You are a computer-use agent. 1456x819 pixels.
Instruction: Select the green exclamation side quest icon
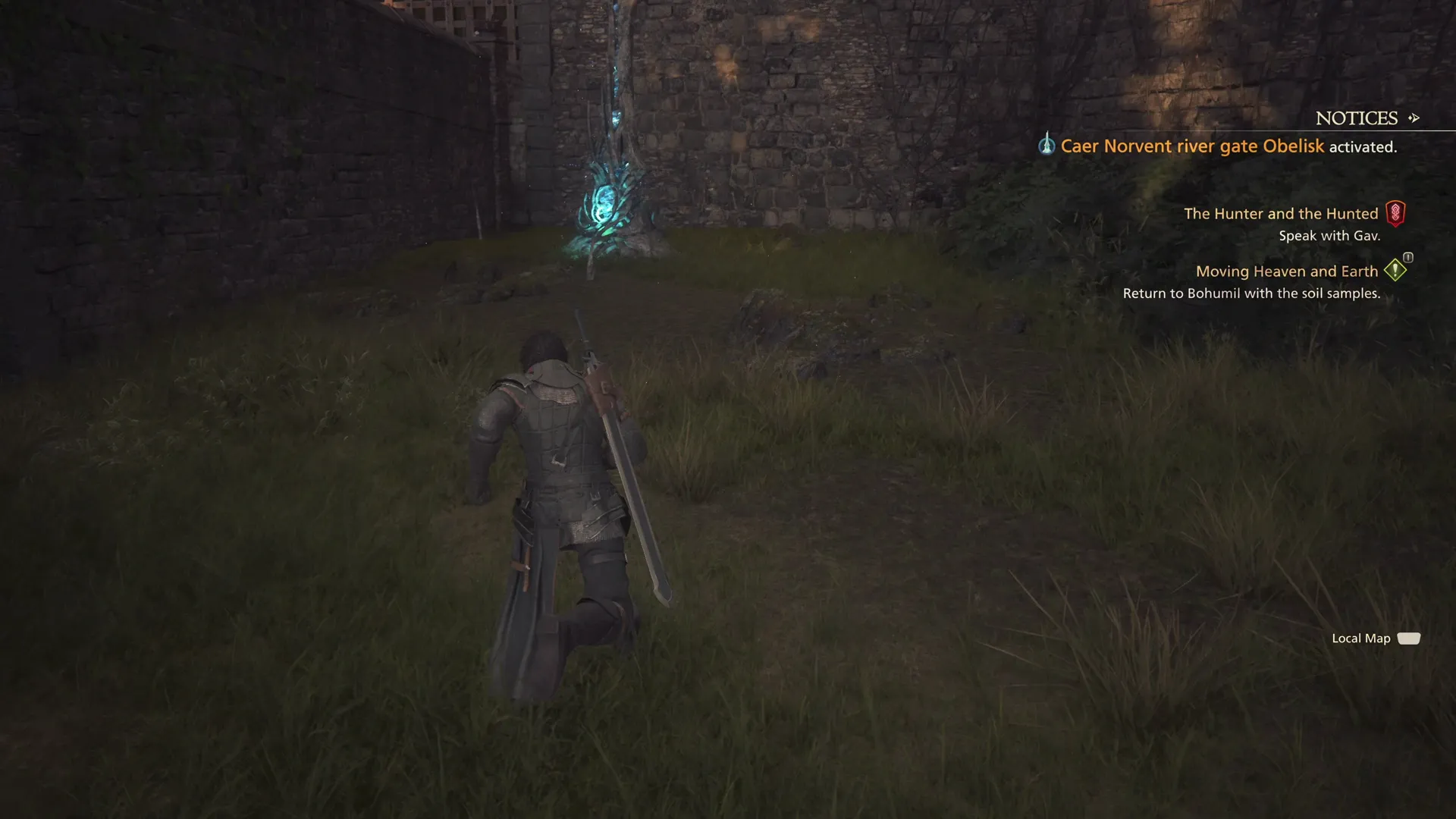1394,271
